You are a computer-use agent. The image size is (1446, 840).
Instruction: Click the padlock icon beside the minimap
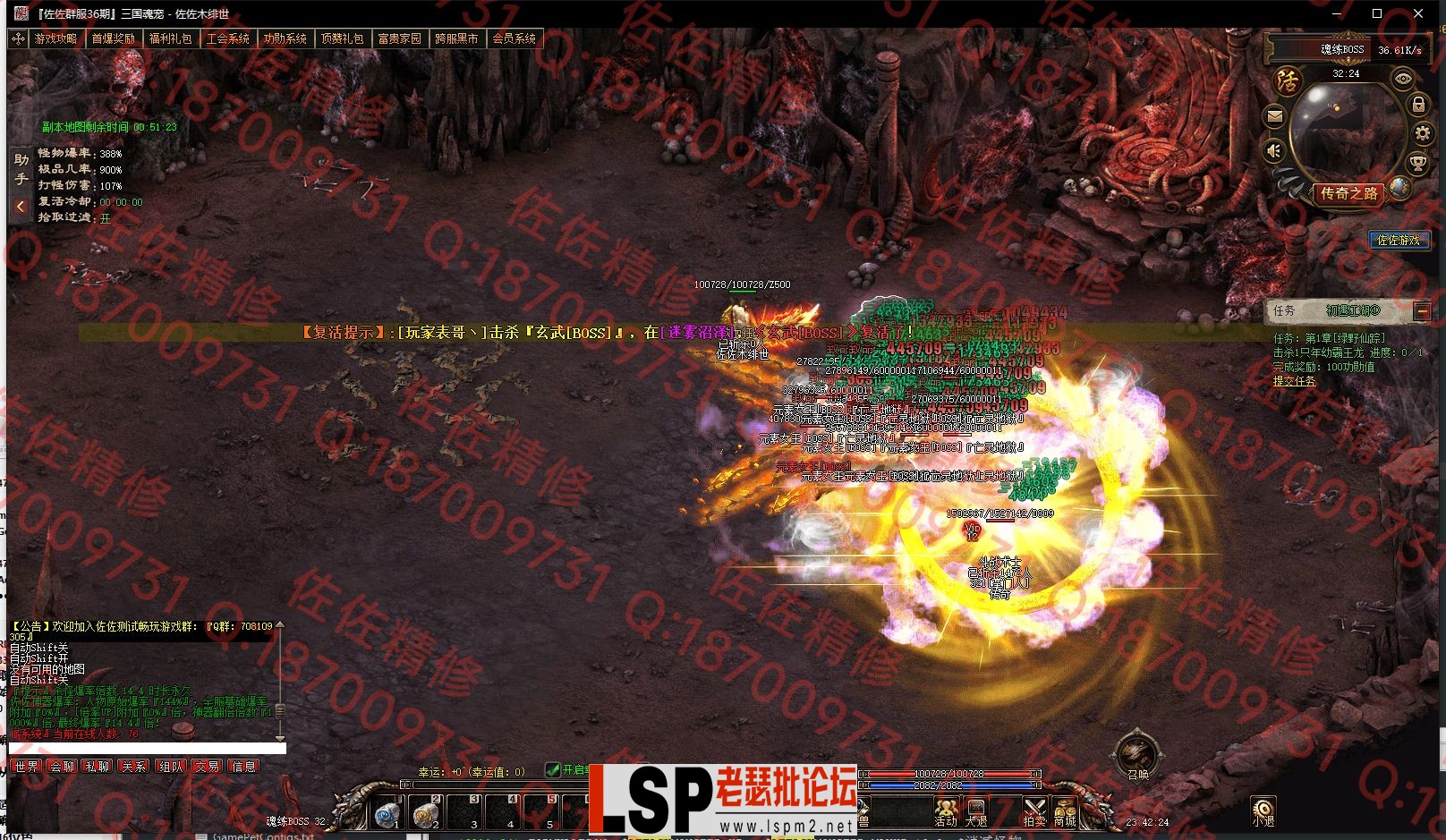coord(1418,105)
